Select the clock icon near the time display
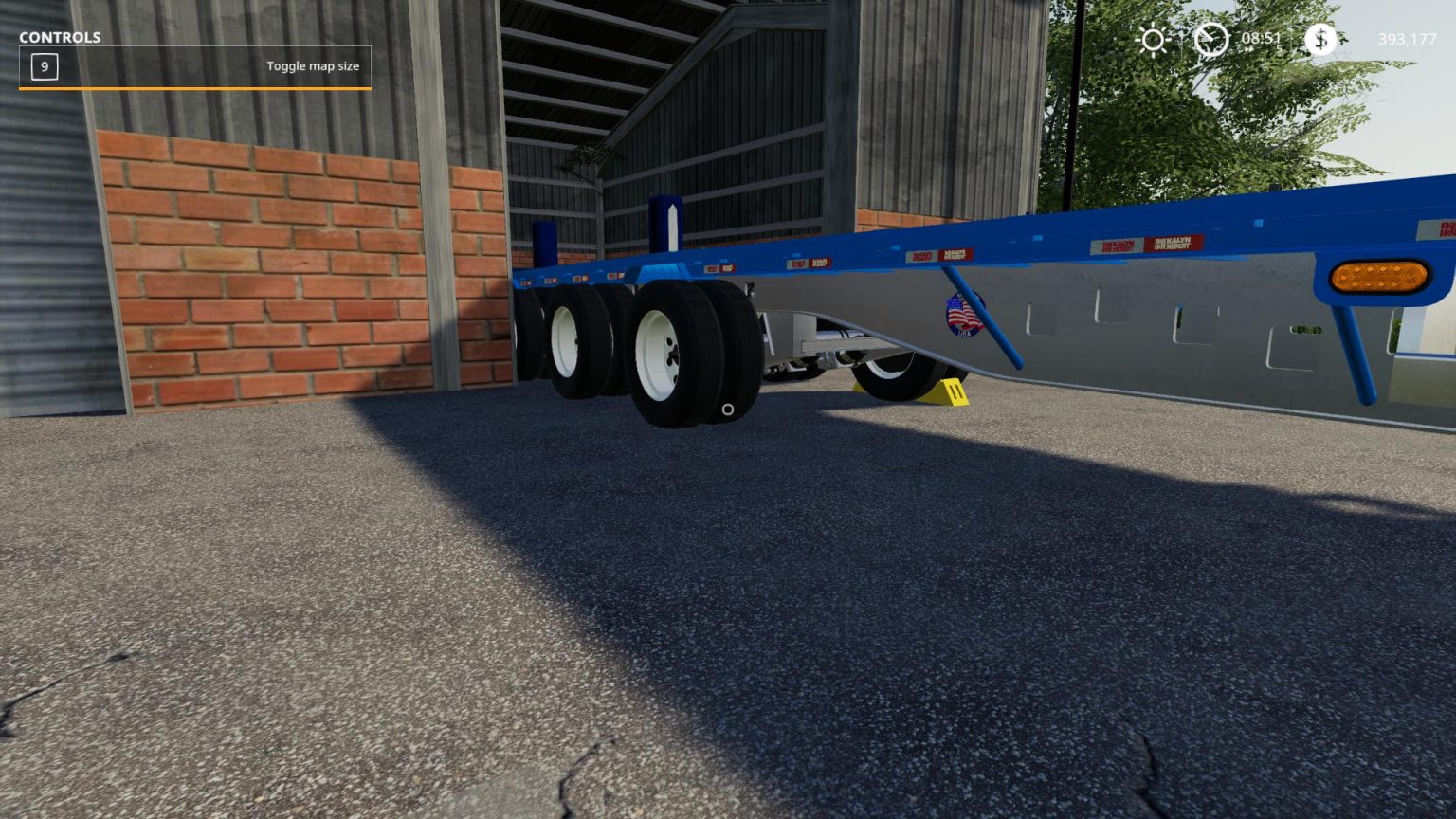Image resolution: width=1456 pixels, height=819 pixels. tap(1210, 41)
